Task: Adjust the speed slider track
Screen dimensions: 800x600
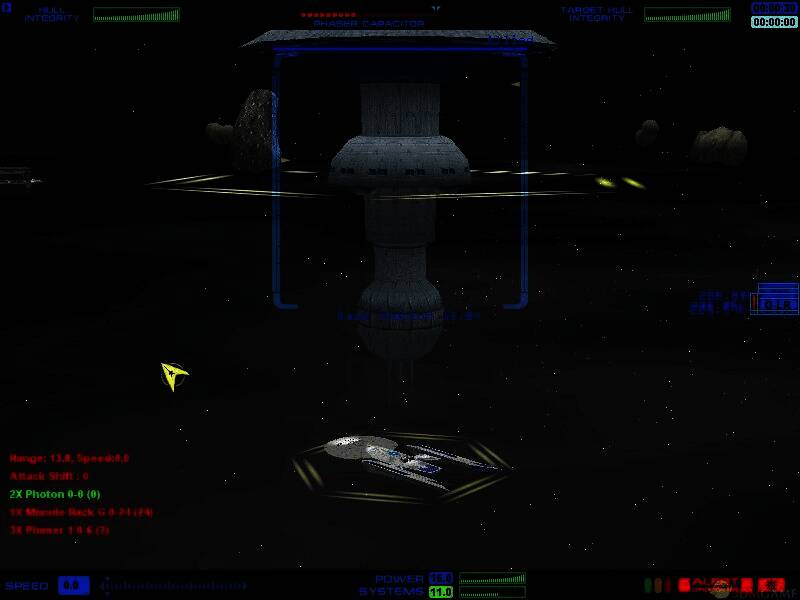Action: 172,585
